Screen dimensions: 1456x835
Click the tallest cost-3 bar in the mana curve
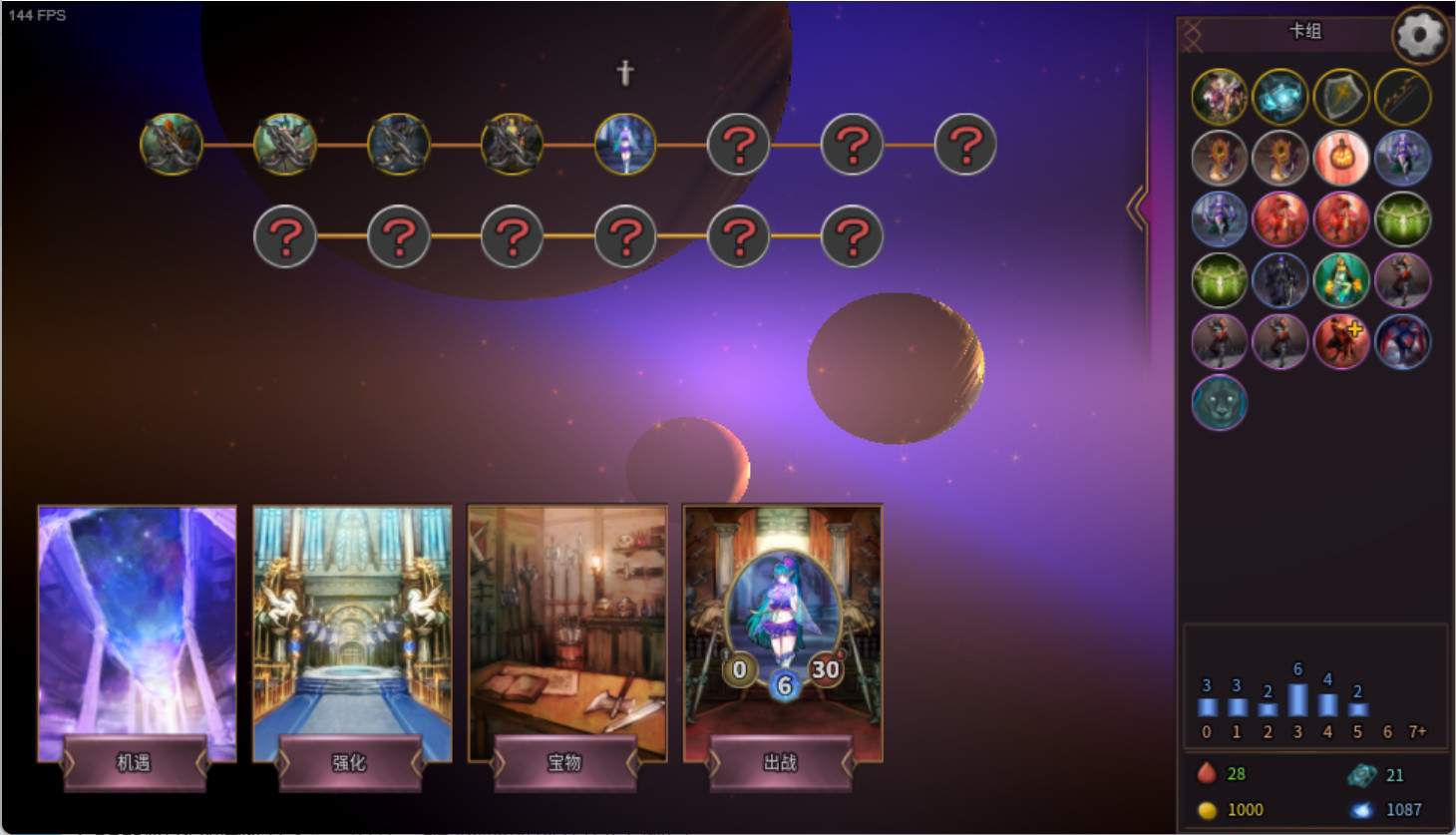coord(1296,700)
